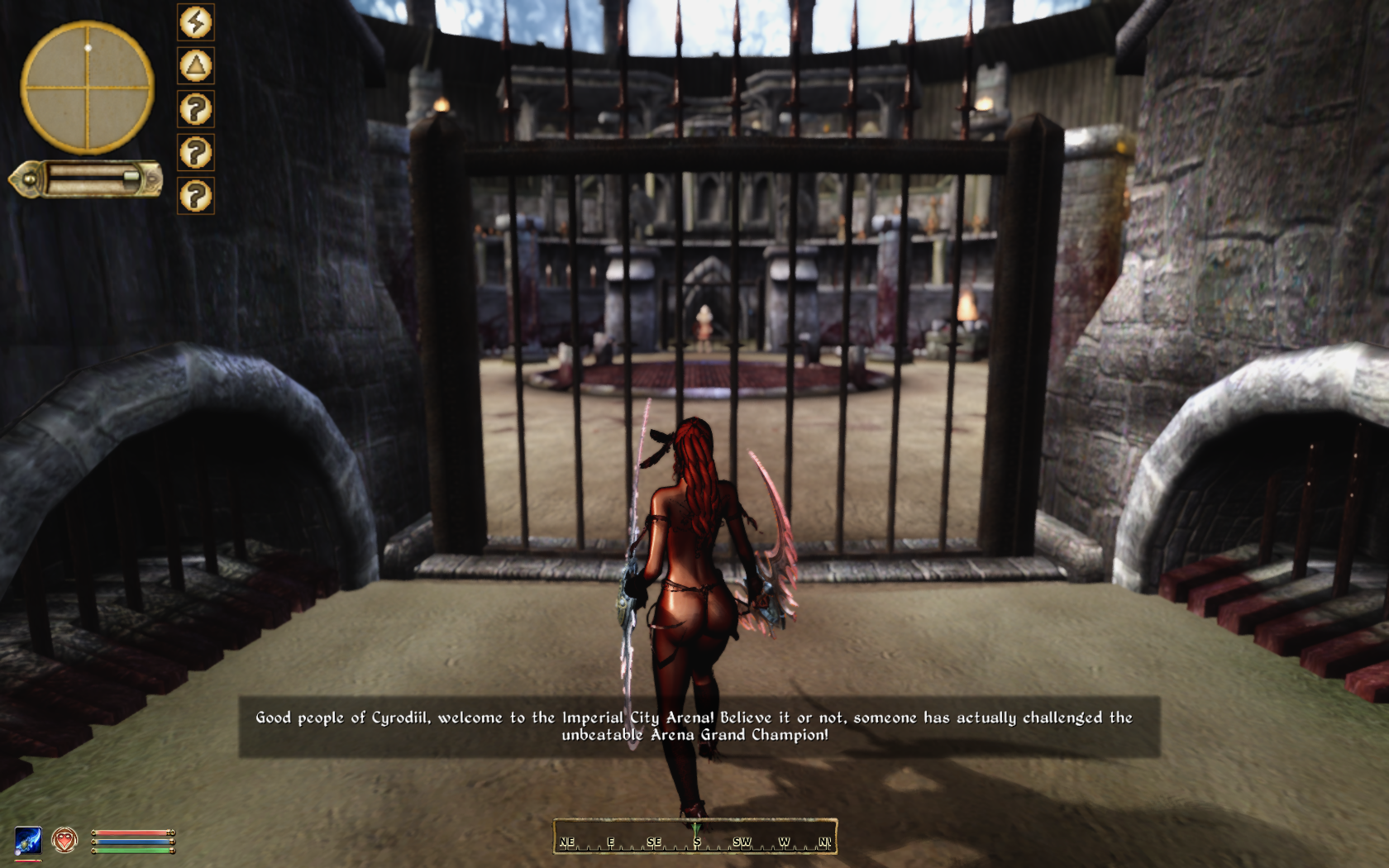Select the glowing blue blade weapon icon
This screenshot has height=868, width=1389.
(x=28, y=841)
